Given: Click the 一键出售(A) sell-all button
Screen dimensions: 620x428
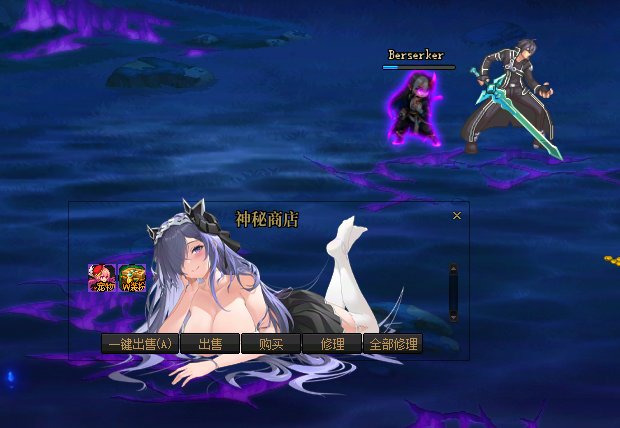Looking at the screenshot, I should [140, 344].
